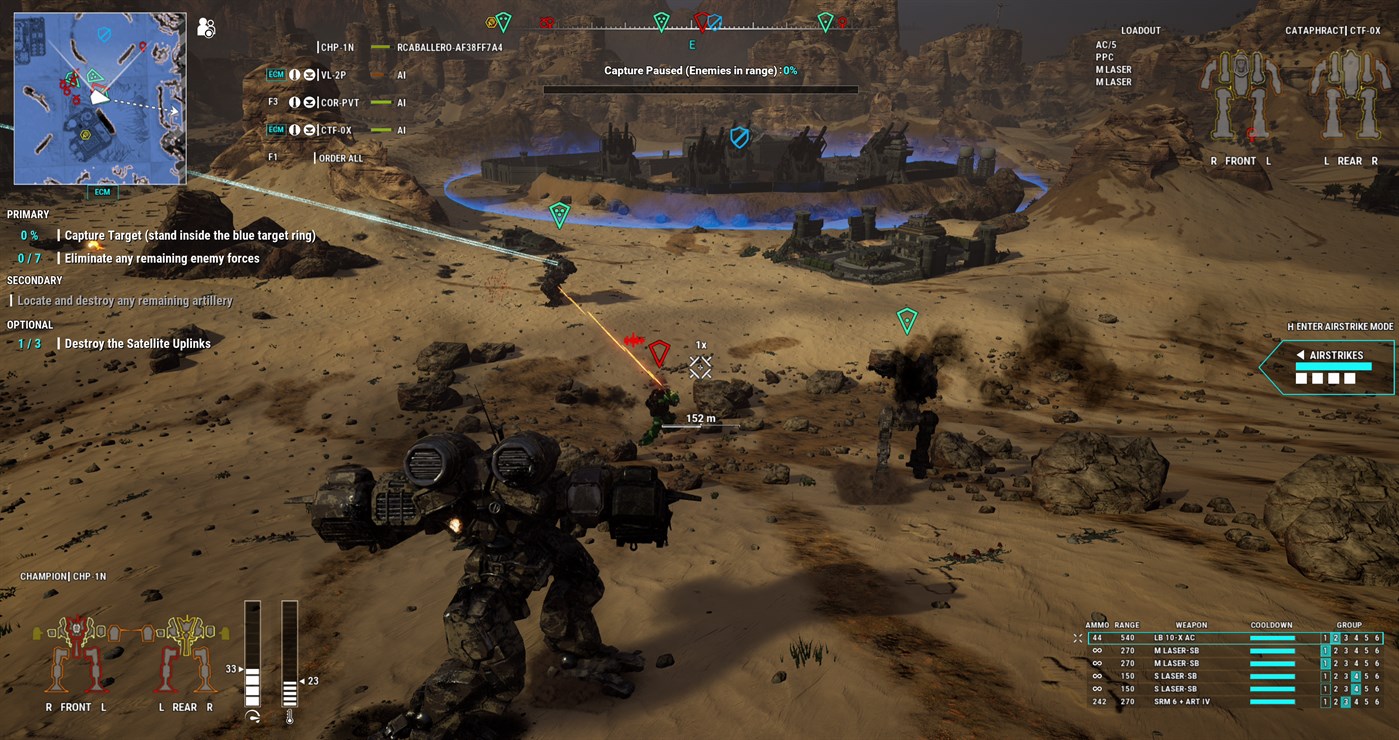Click the warning icon beside COR-PVT
The width and height of the screenshot is (1399, 740).
pyautogui.click(x=294, y=102)
